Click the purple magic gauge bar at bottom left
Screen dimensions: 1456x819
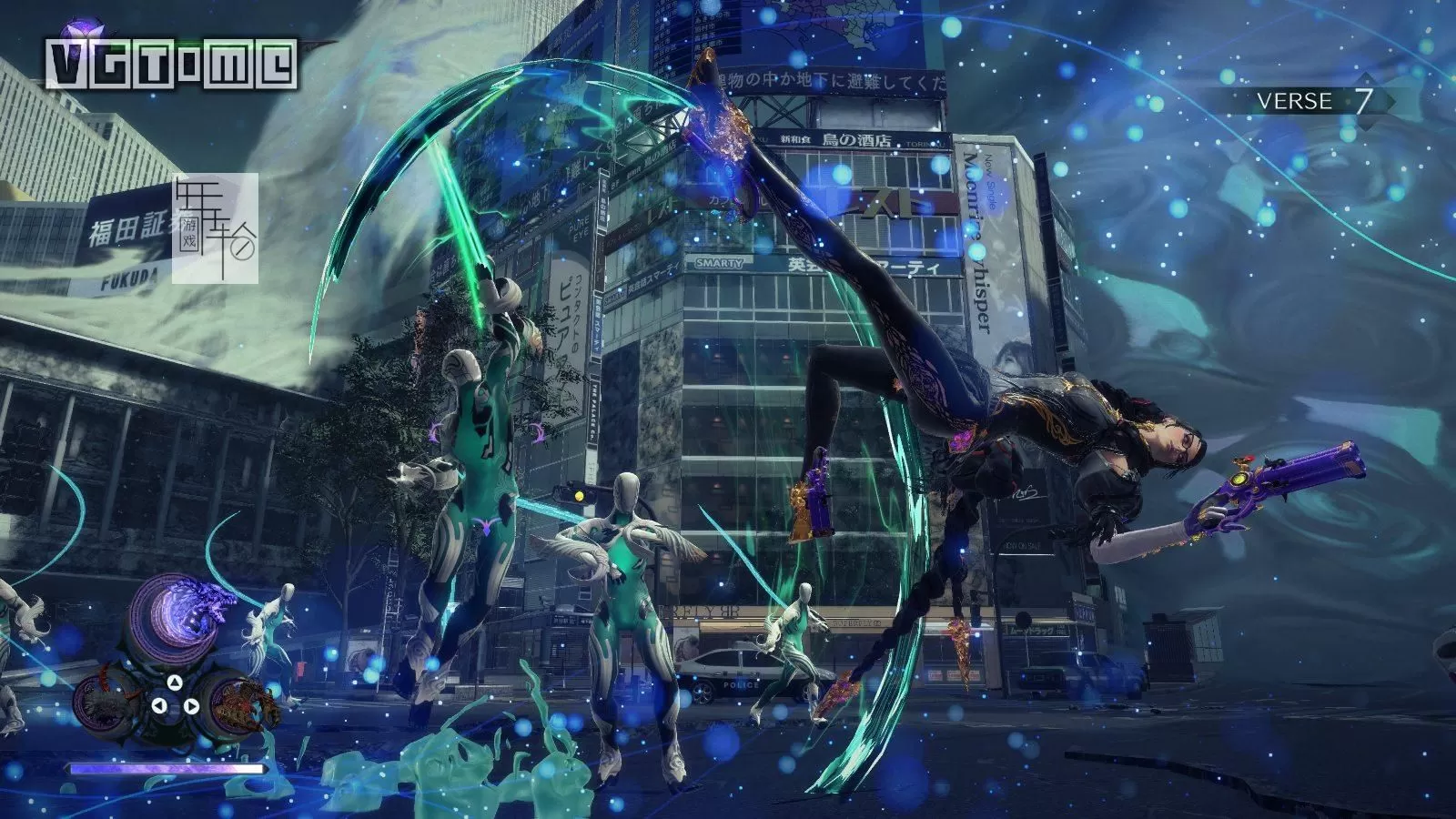coord(165,767)
